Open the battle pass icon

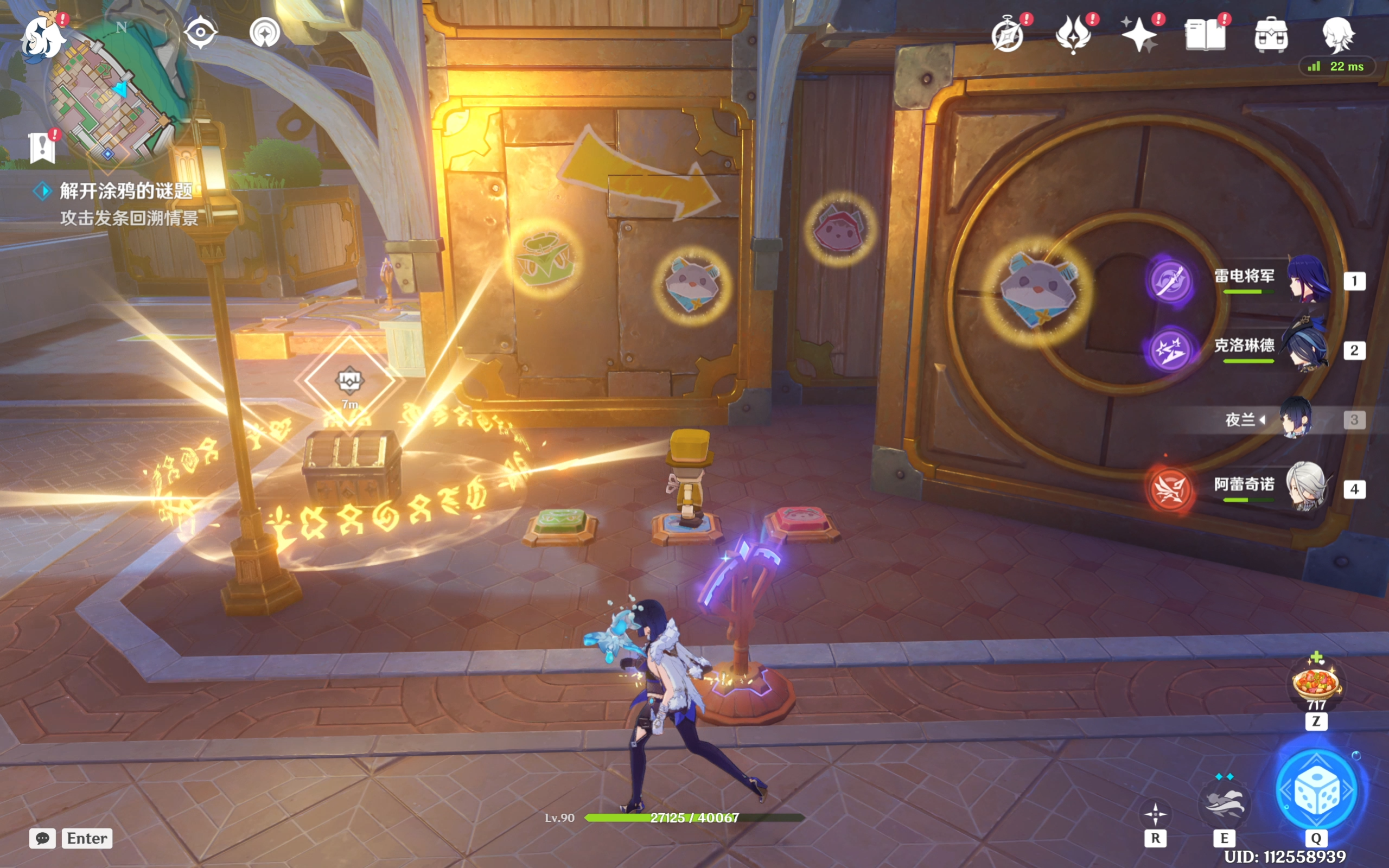1073,34
